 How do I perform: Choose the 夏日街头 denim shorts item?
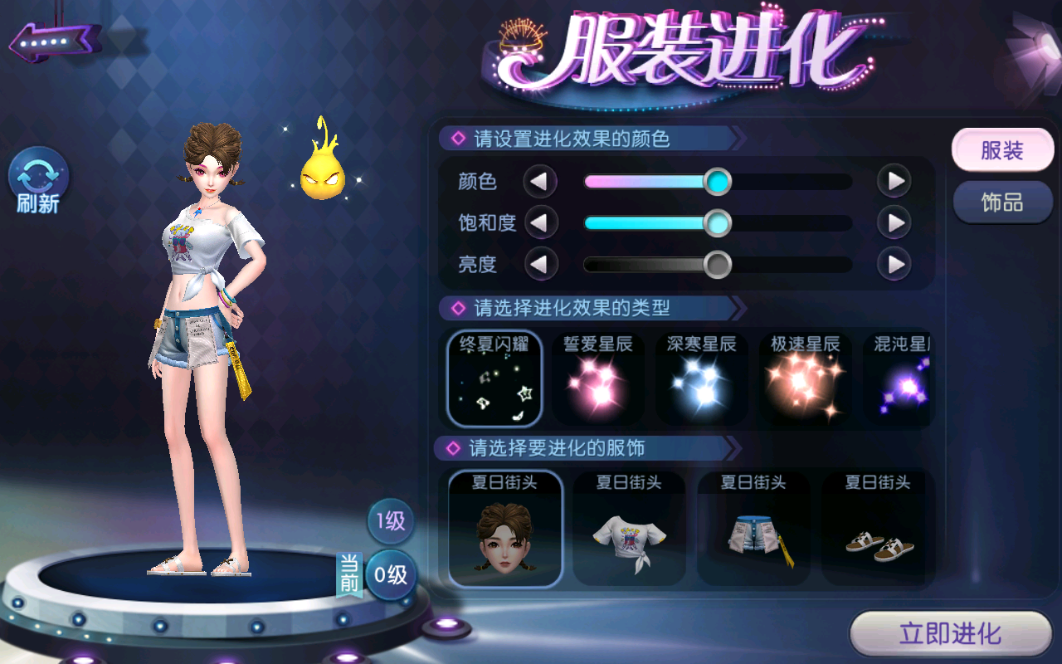pyautogui.click(x=754, y=528)
